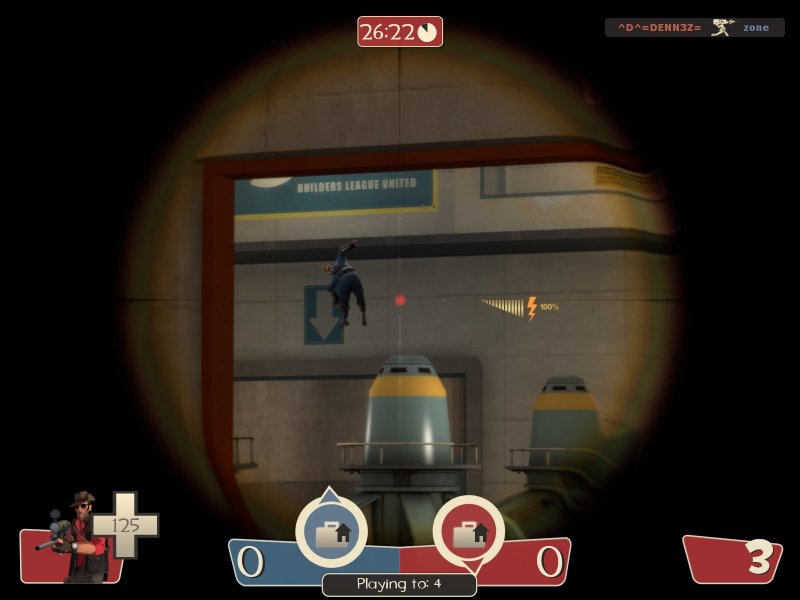Select the red intelligence briefcase indicator
This screenshot has width=800, height=600.
click(x=468, y=533)
